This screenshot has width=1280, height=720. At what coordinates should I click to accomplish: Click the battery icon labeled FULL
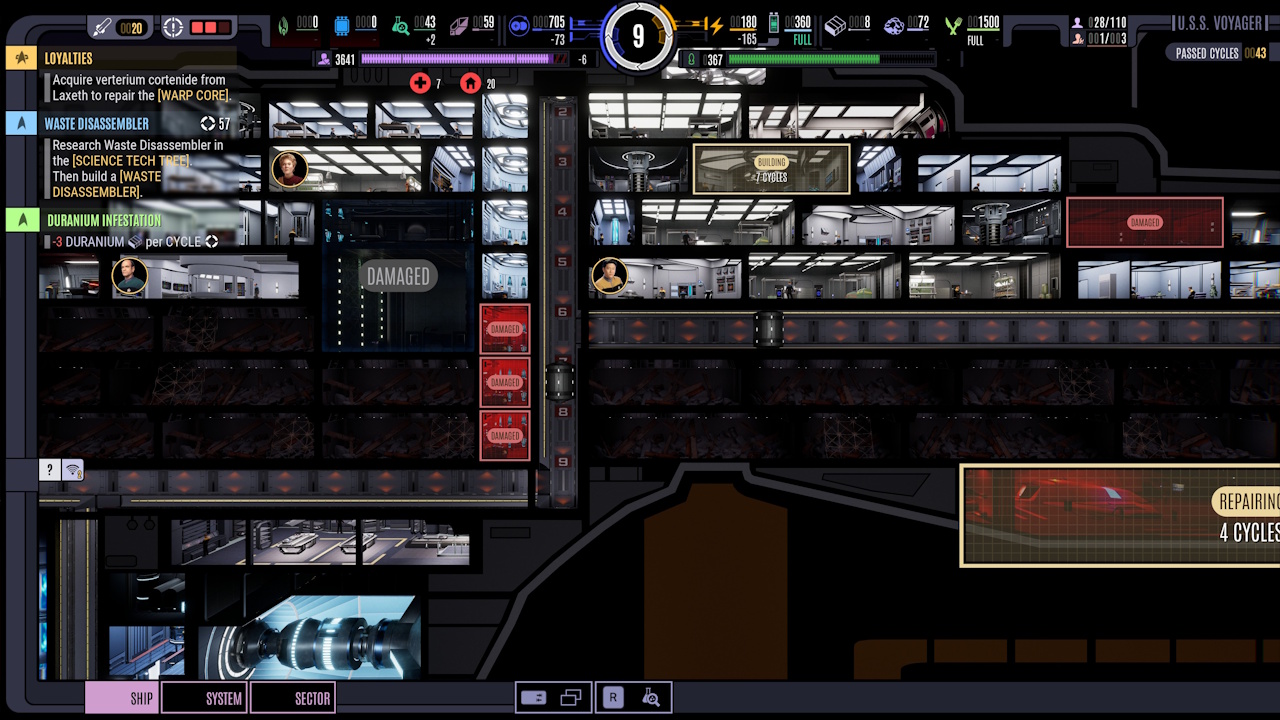[x=772, y=24]
